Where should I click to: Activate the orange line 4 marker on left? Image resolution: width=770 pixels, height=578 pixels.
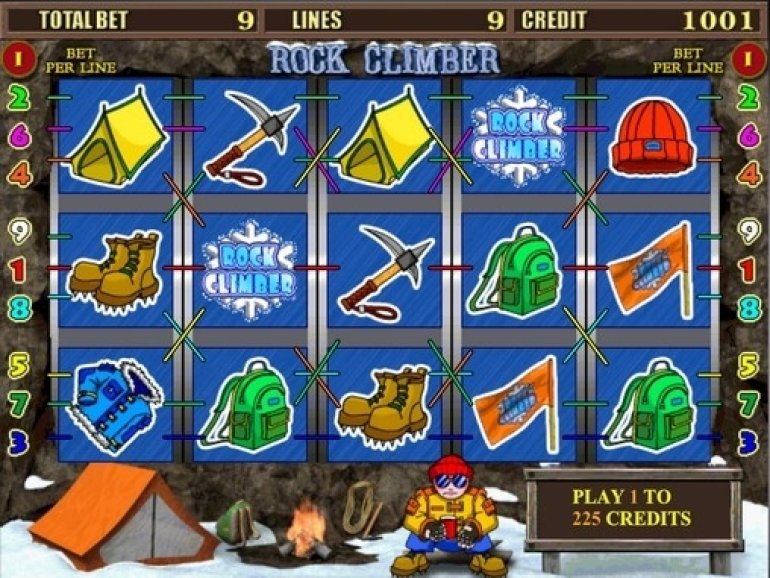coord(19,174)
